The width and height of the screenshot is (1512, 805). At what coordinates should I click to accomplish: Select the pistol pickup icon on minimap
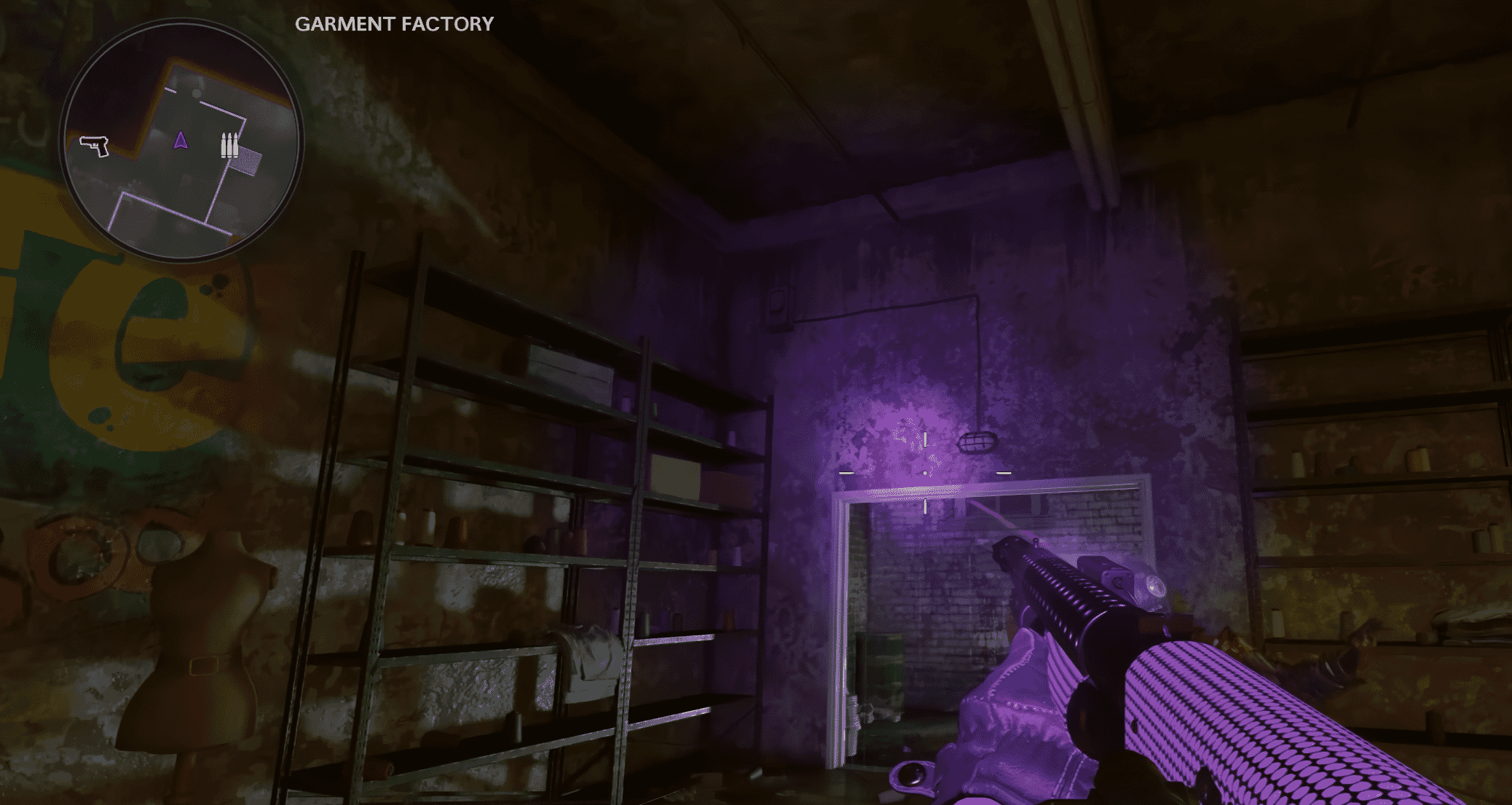point(93,147)
